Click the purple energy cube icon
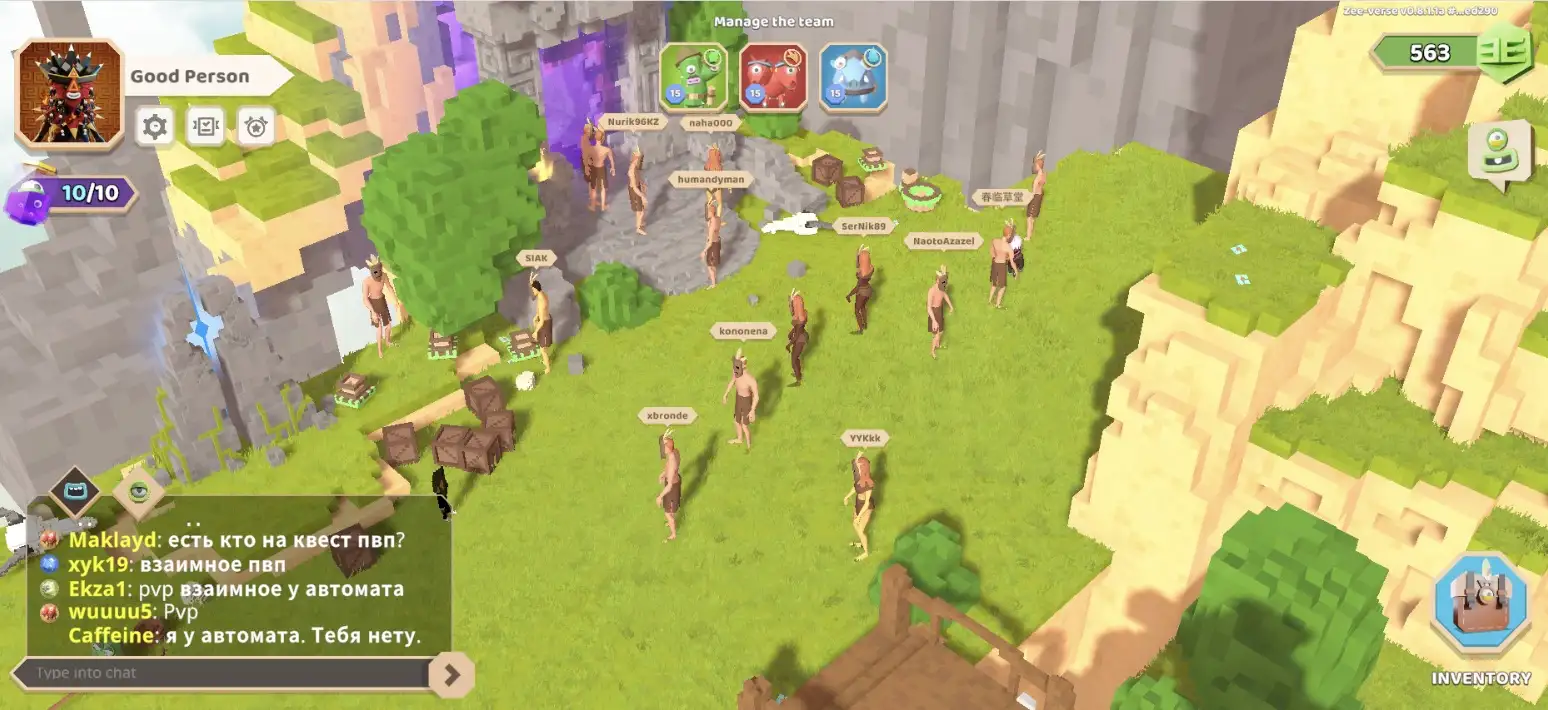 click(30, 199)
